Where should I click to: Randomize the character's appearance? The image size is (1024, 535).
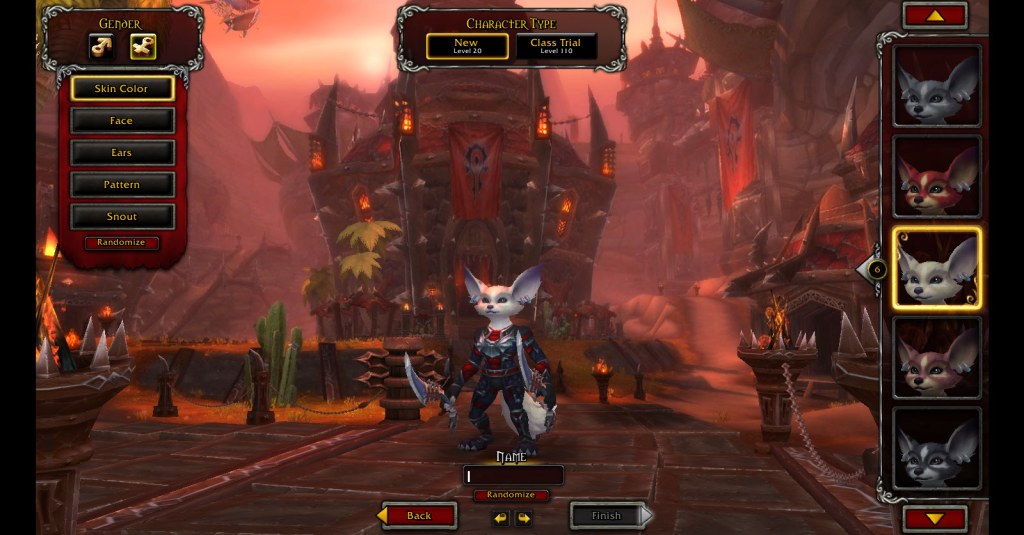[121, 243]
